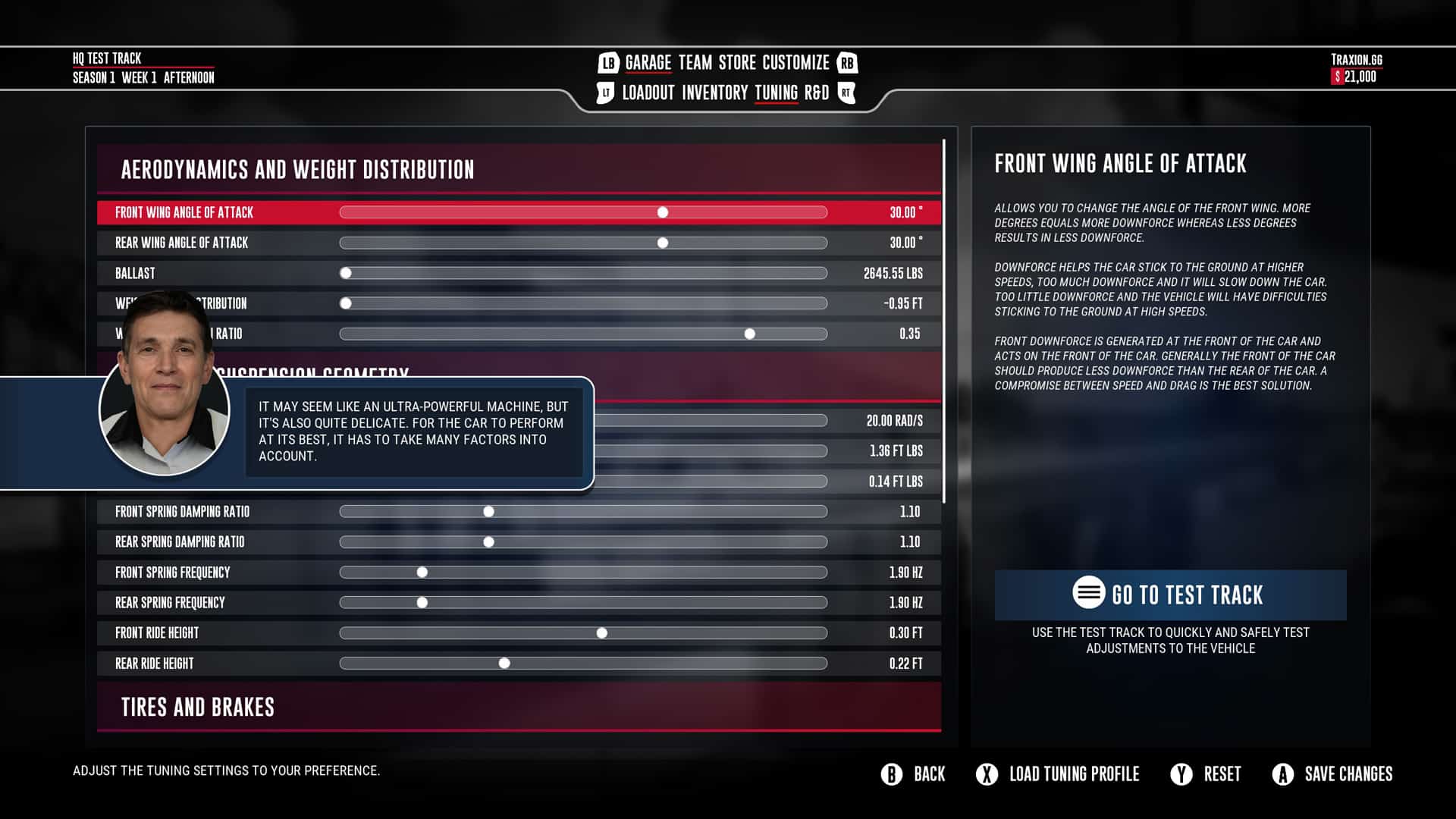Image resolution: width=1456 pixels, height=819 pixels.
Task: Select Load Tuning Profile
Action: 1058,774
